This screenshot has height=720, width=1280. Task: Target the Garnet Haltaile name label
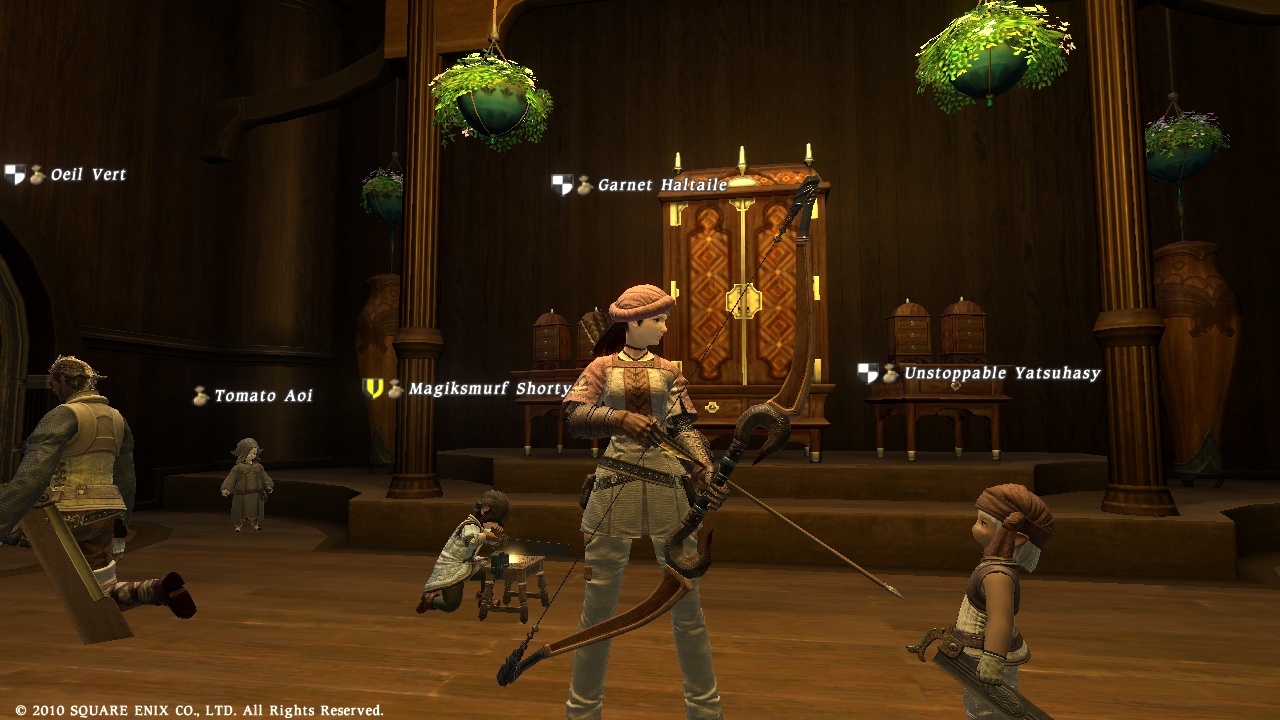point(662,185)
